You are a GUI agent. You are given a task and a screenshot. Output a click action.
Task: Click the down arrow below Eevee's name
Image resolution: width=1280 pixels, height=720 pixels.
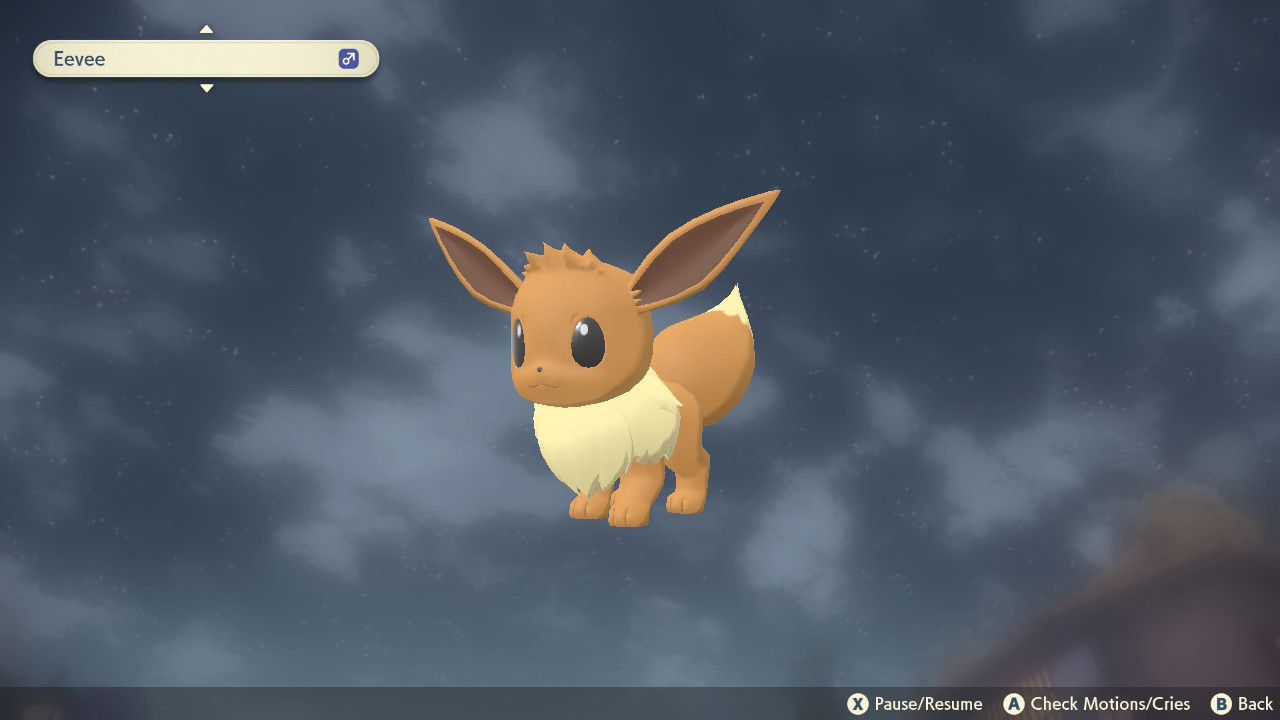(206, 89)
